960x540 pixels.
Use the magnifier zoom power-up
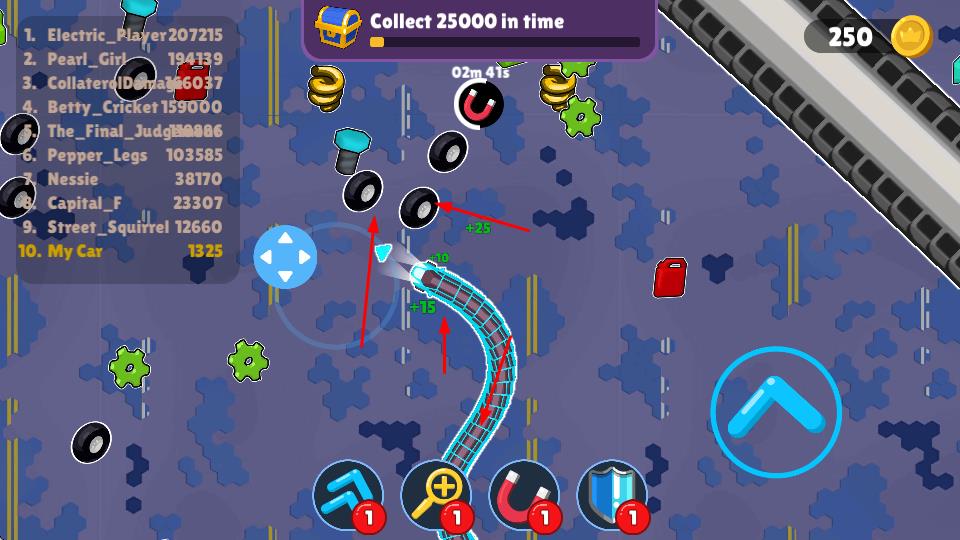(436, 495)
